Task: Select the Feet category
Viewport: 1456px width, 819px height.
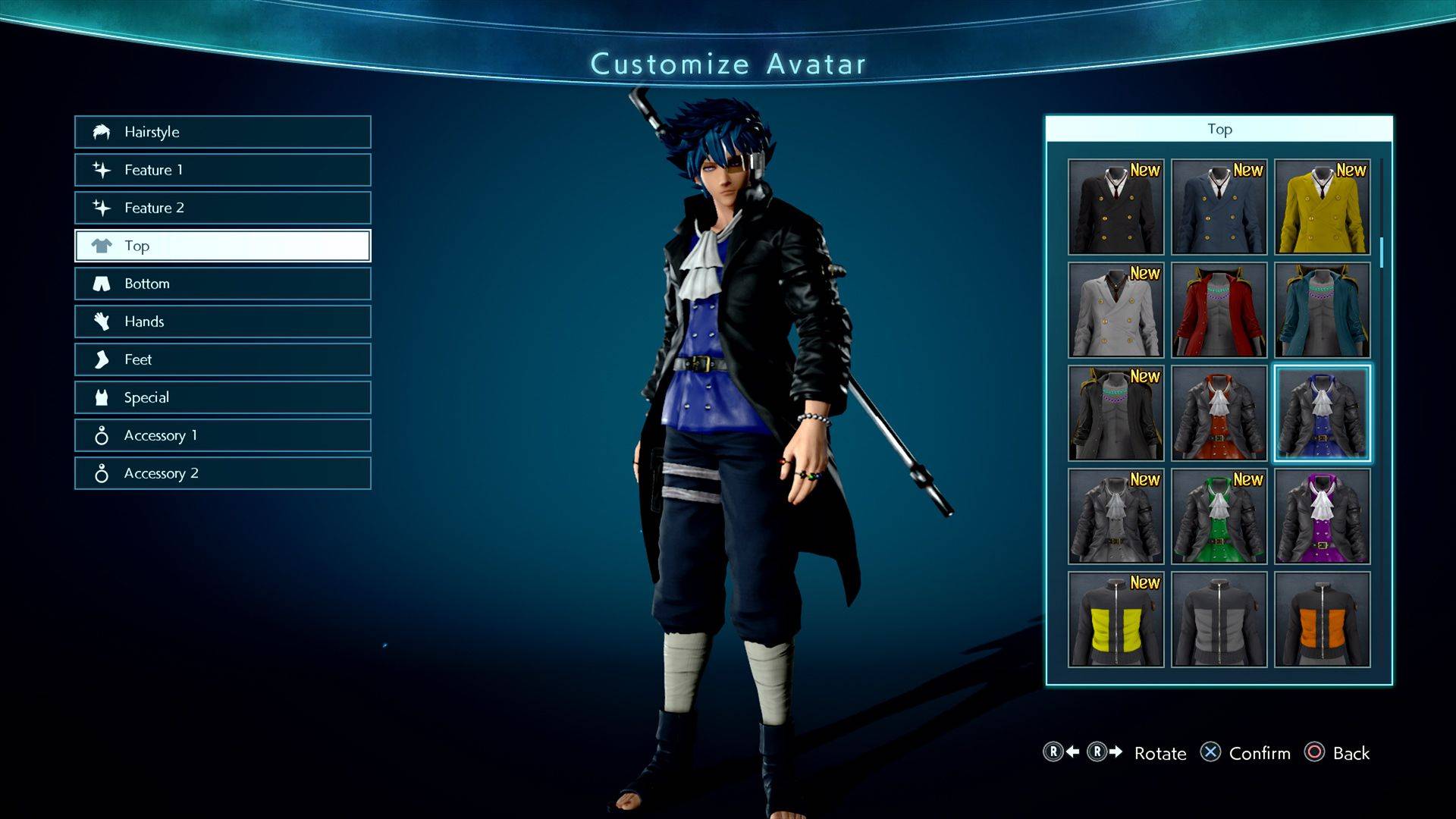Action: point(222,359)
